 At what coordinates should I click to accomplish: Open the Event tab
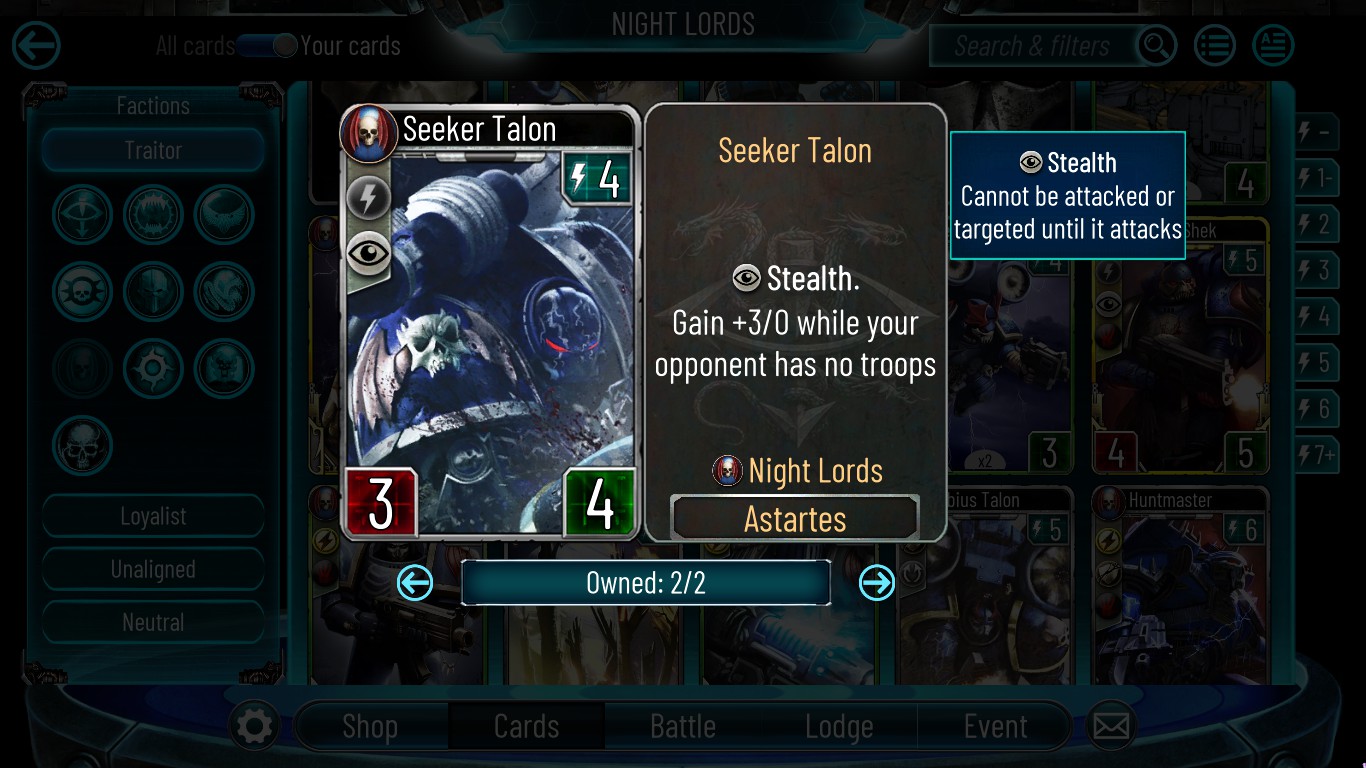pos(995,726)
